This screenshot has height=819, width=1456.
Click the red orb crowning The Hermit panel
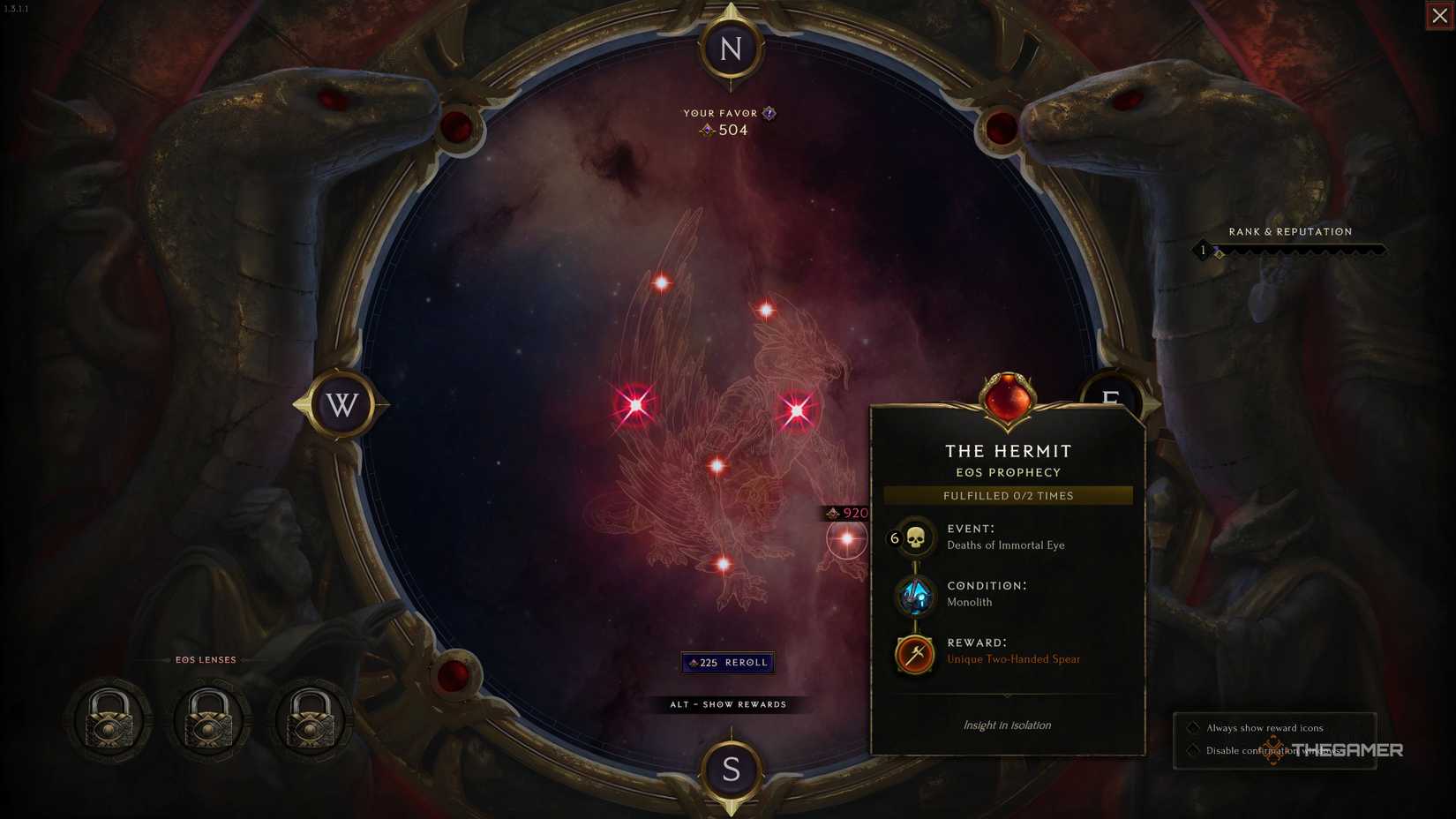(1009, 399)
